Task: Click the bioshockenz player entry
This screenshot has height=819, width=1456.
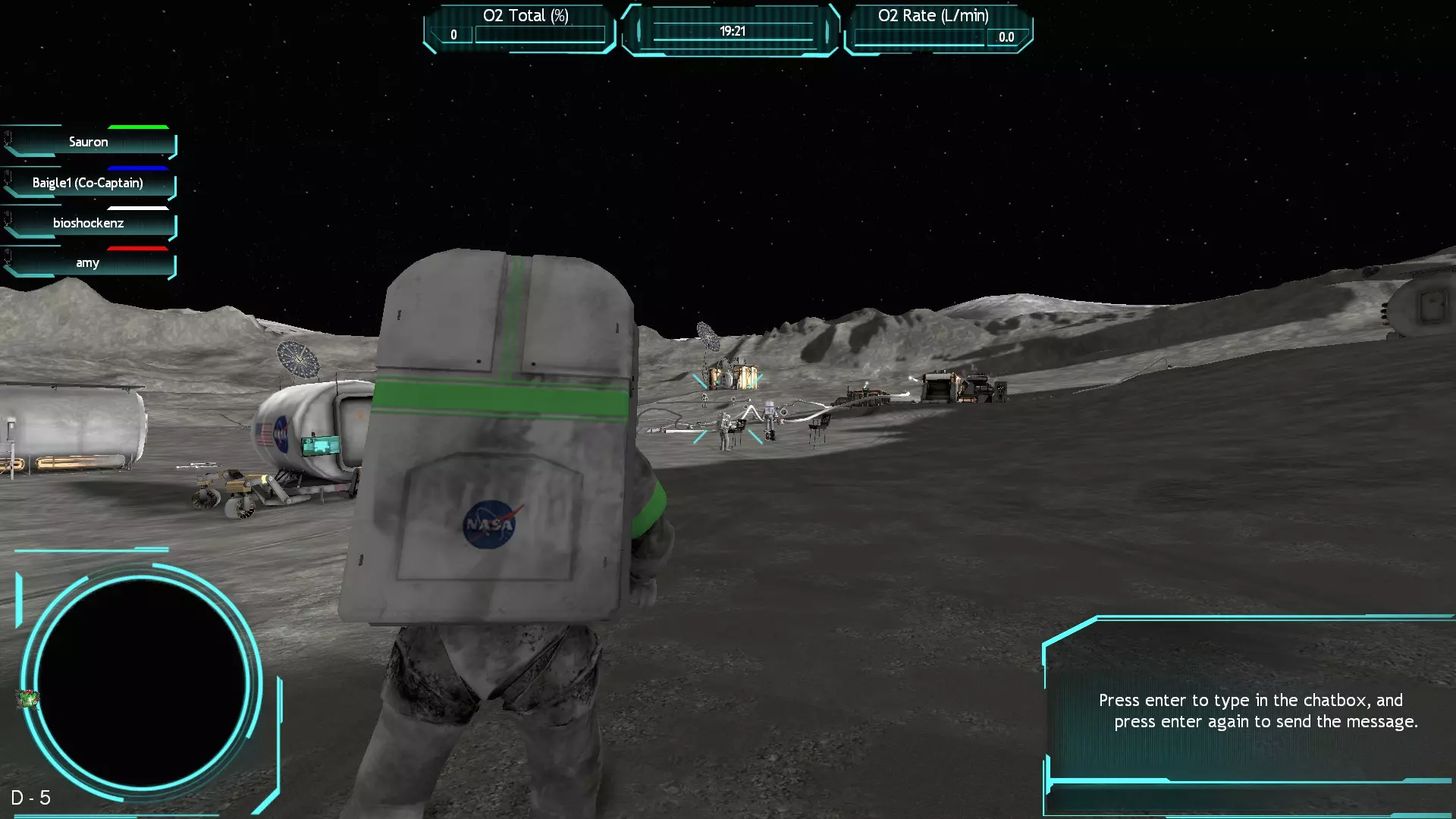Action: click(x=89, y=223)
